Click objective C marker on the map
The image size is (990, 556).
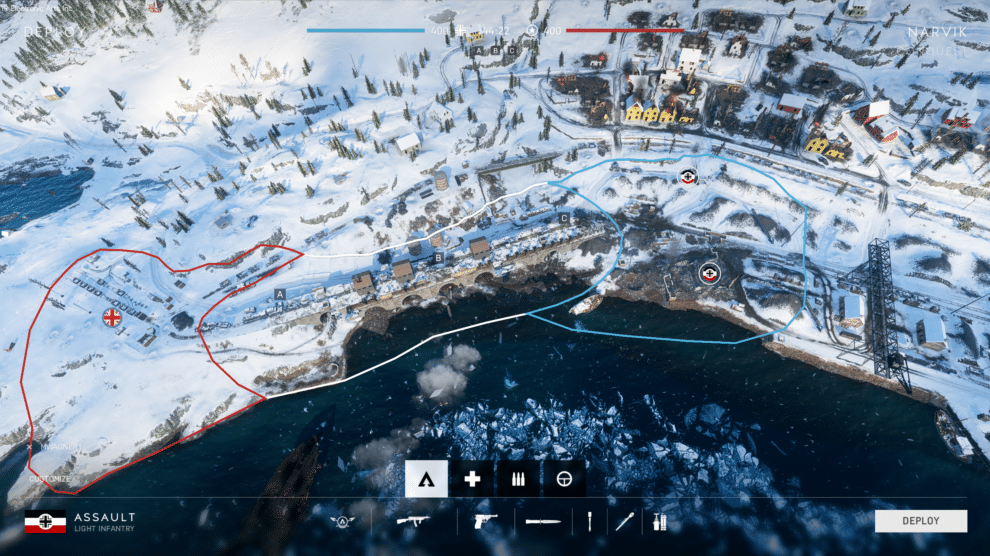tap(564, 217)
